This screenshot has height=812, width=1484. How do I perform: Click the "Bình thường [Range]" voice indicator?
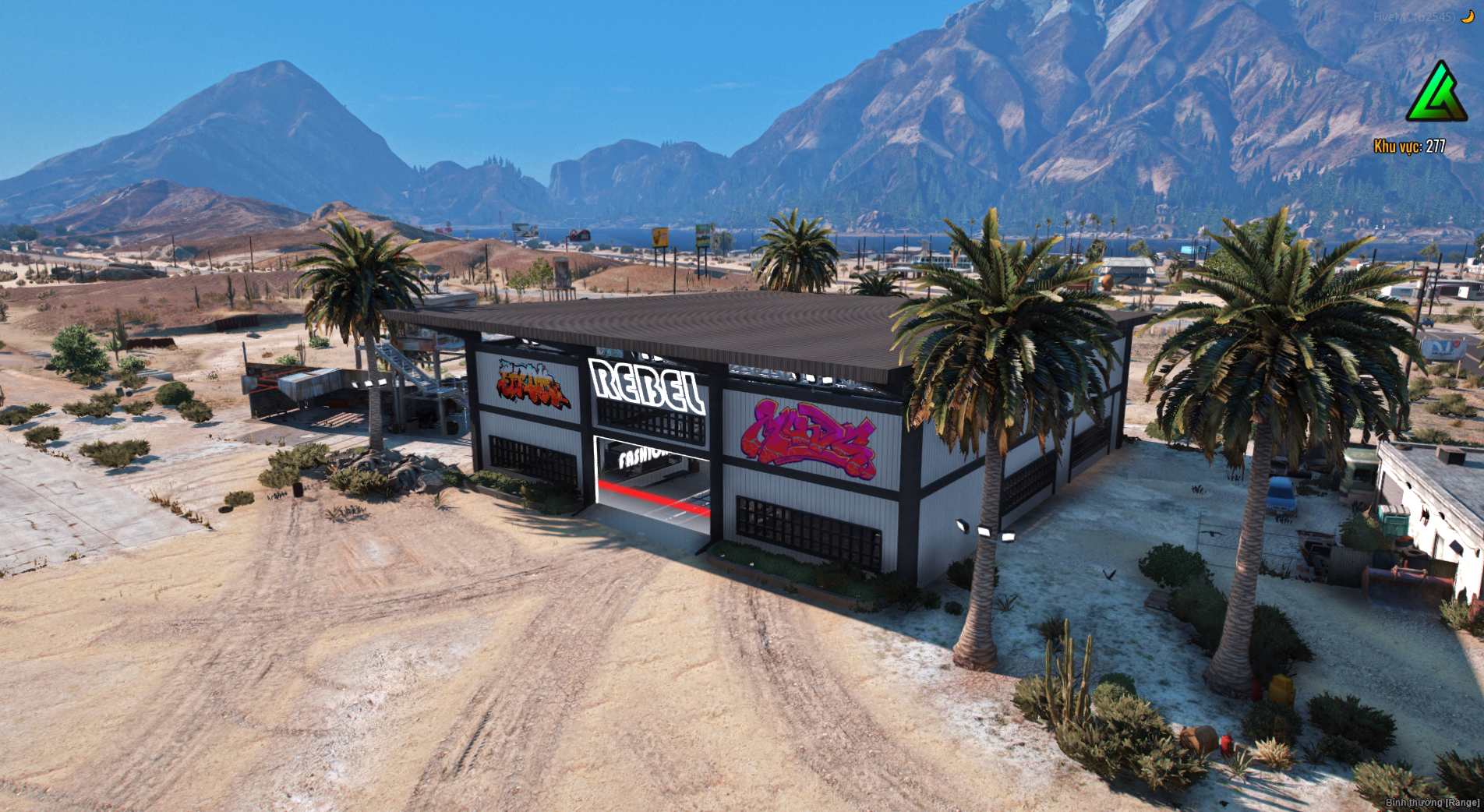pos(1432,802)
